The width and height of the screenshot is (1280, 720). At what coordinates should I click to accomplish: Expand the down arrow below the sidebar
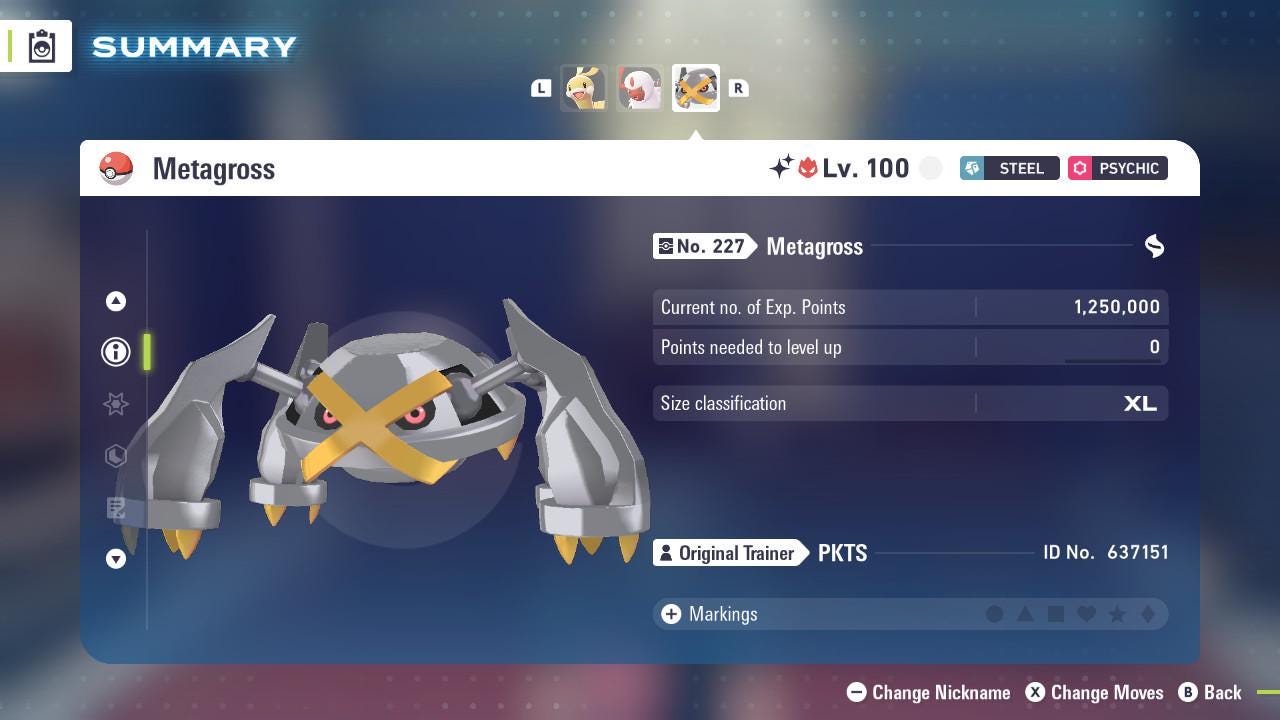[115, 559]
